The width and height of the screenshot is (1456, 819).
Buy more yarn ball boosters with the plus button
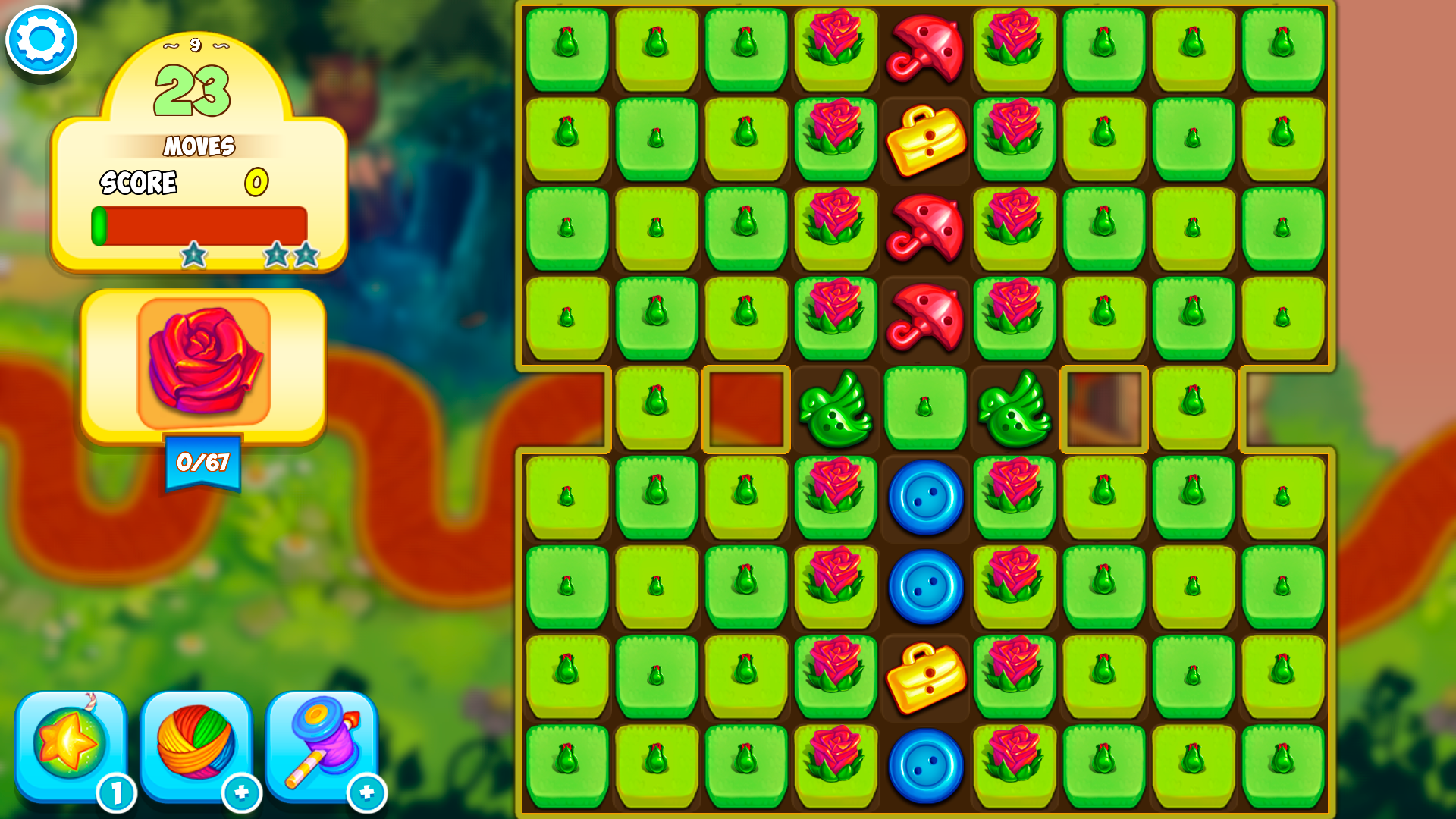(x=241, y=795)
